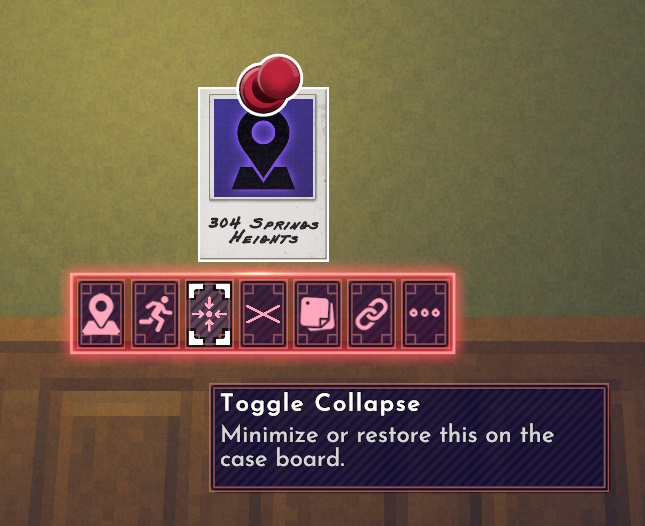This screenshot has width=645, height=526.
Task: Choose the stacked sticky notes icon
Action: 318,314
